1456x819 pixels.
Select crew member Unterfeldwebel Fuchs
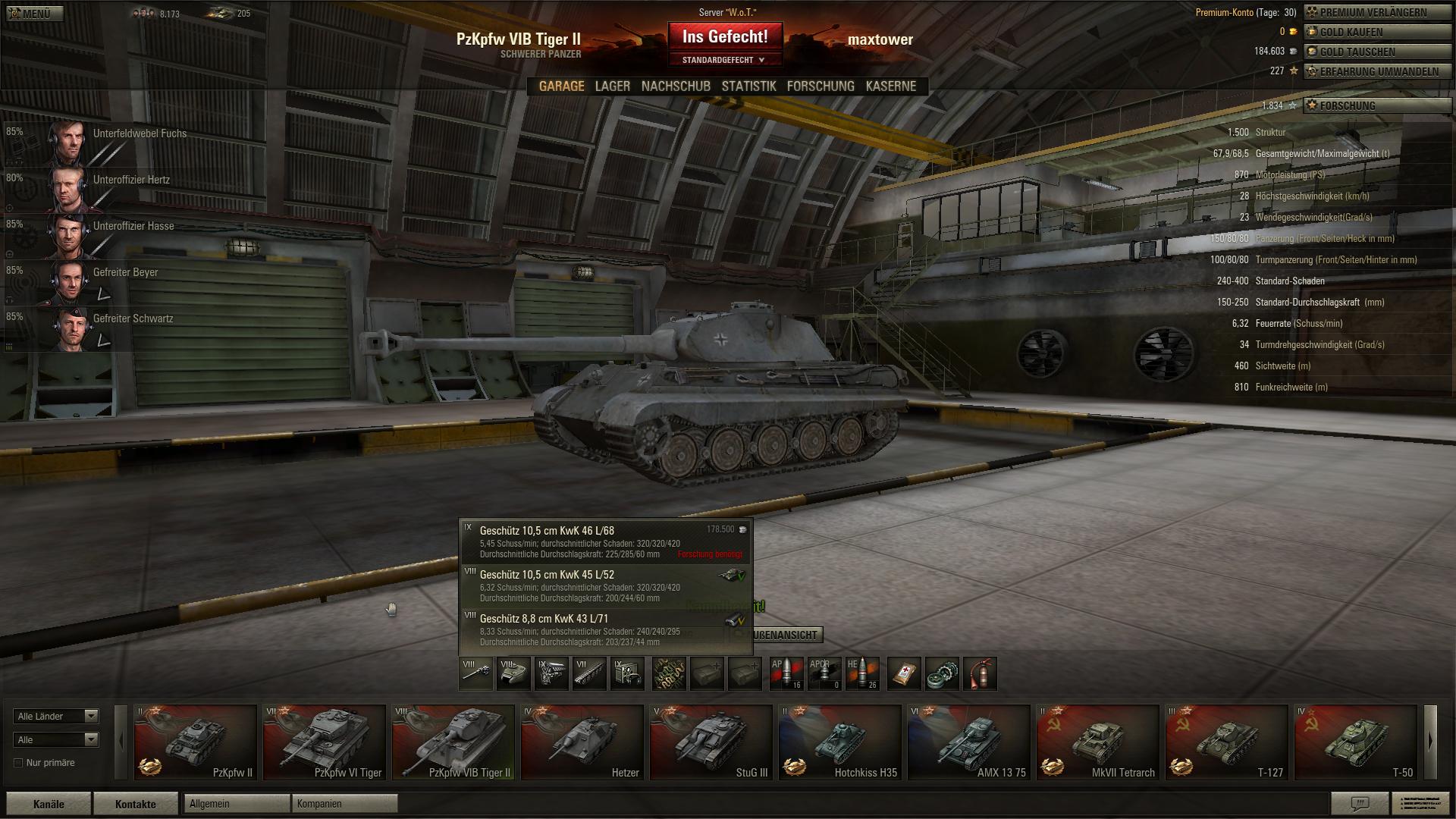(x=99, y=142)
